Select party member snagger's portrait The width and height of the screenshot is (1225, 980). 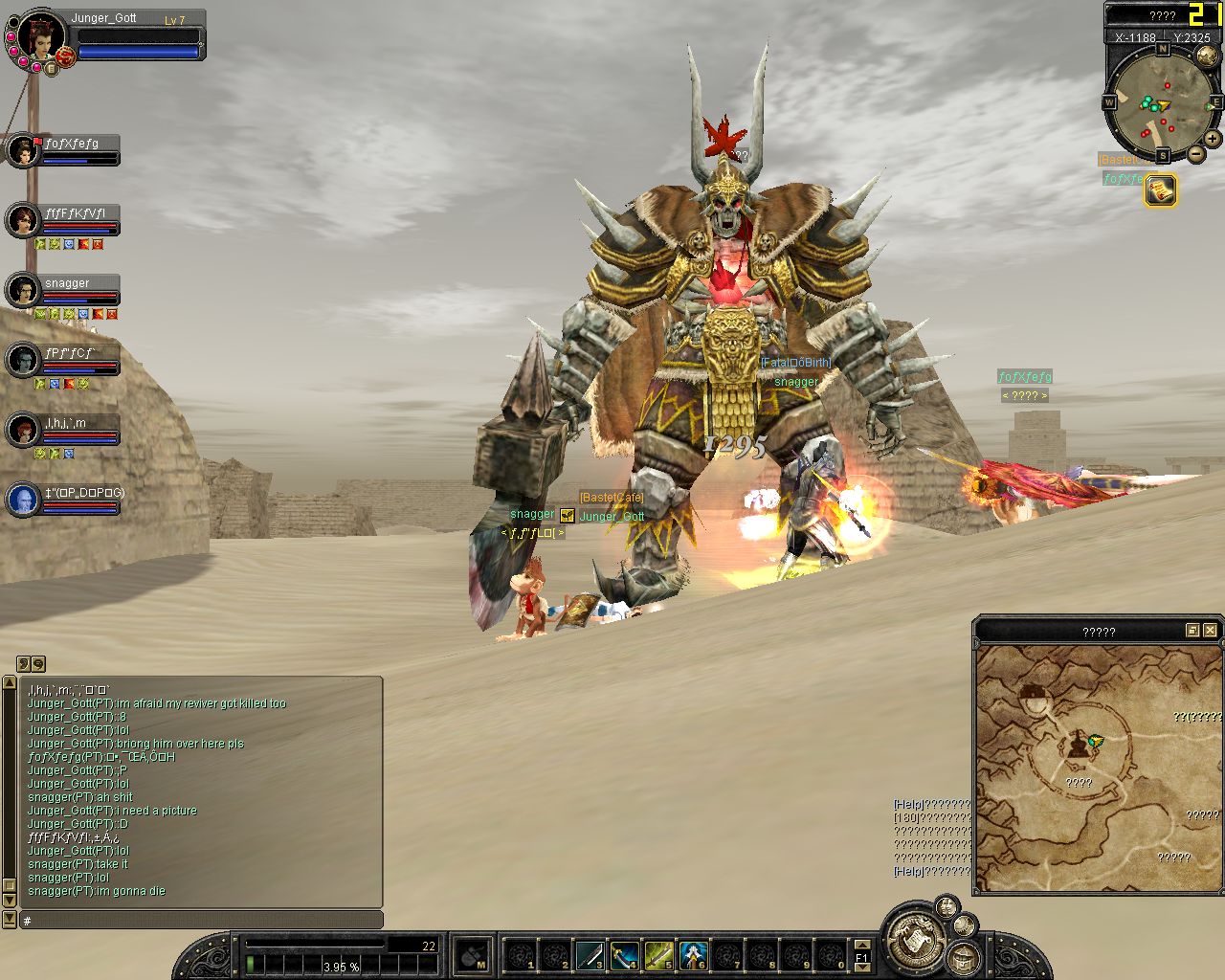(x=23, y=291)
